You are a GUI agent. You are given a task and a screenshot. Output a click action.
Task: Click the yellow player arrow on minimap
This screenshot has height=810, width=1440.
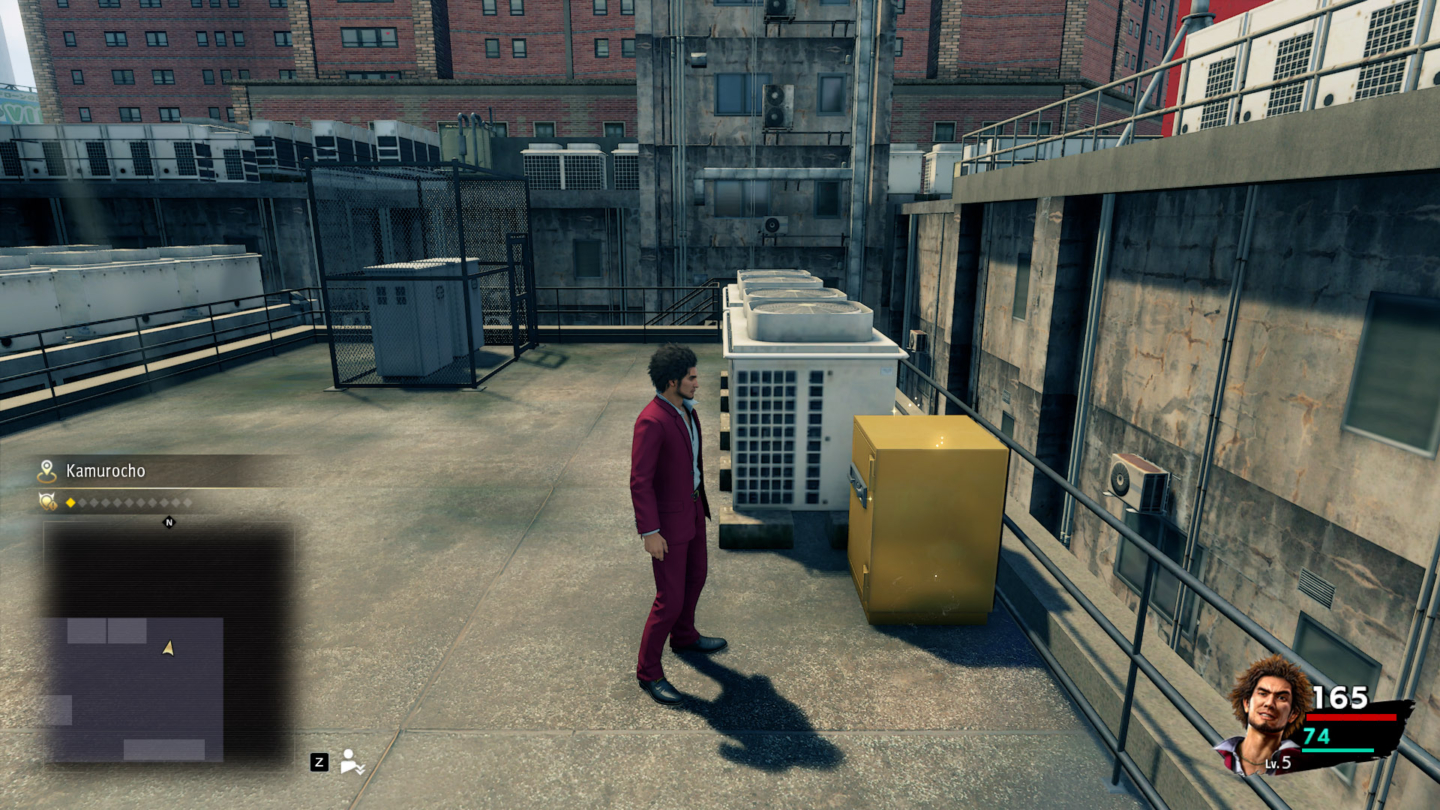click(x=168, y=648)
